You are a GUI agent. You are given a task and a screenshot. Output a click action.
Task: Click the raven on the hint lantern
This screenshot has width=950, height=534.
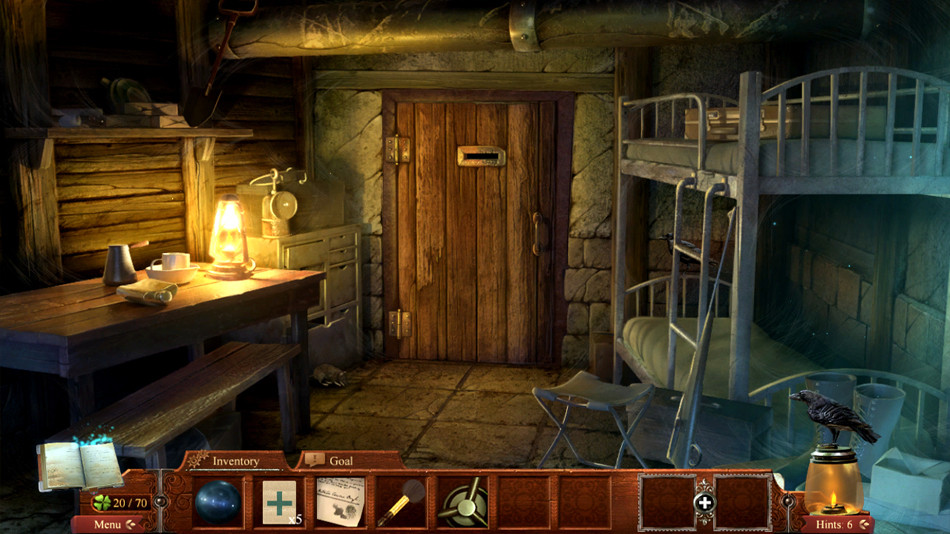click(832, 416)
